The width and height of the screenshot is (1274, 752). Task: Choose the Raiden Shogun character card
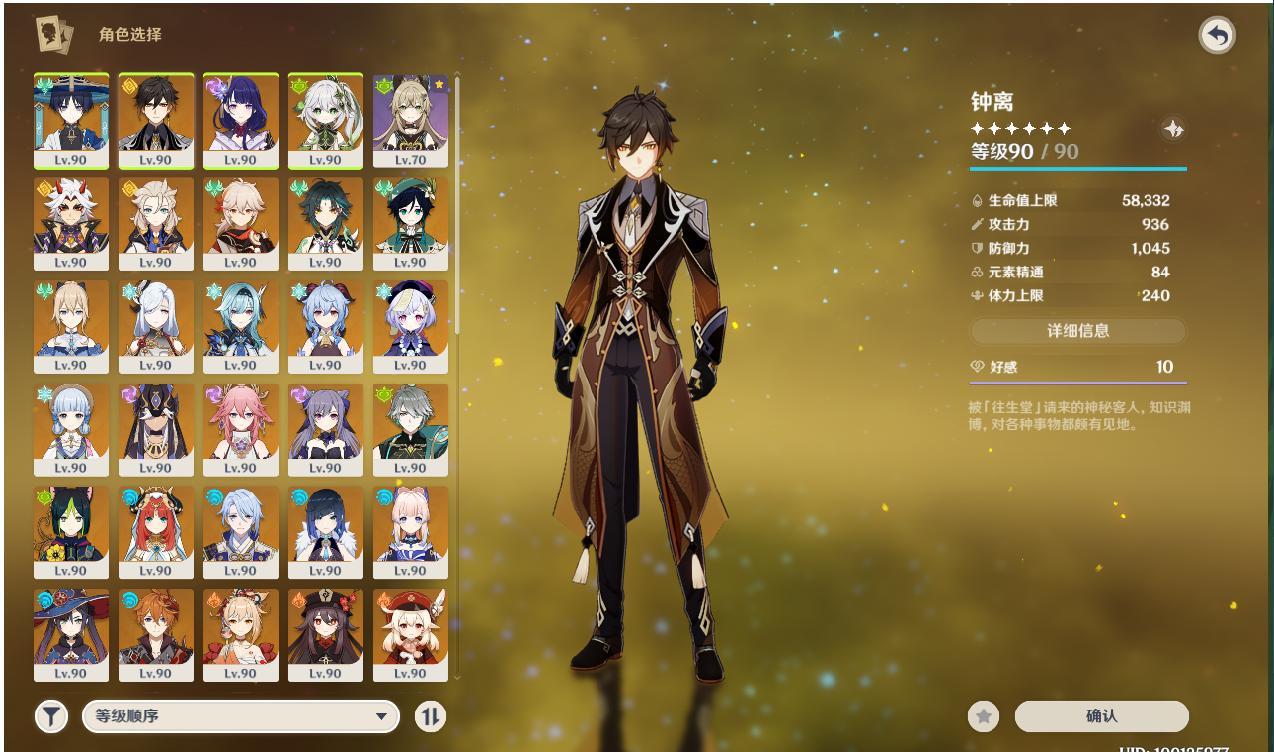240,120
